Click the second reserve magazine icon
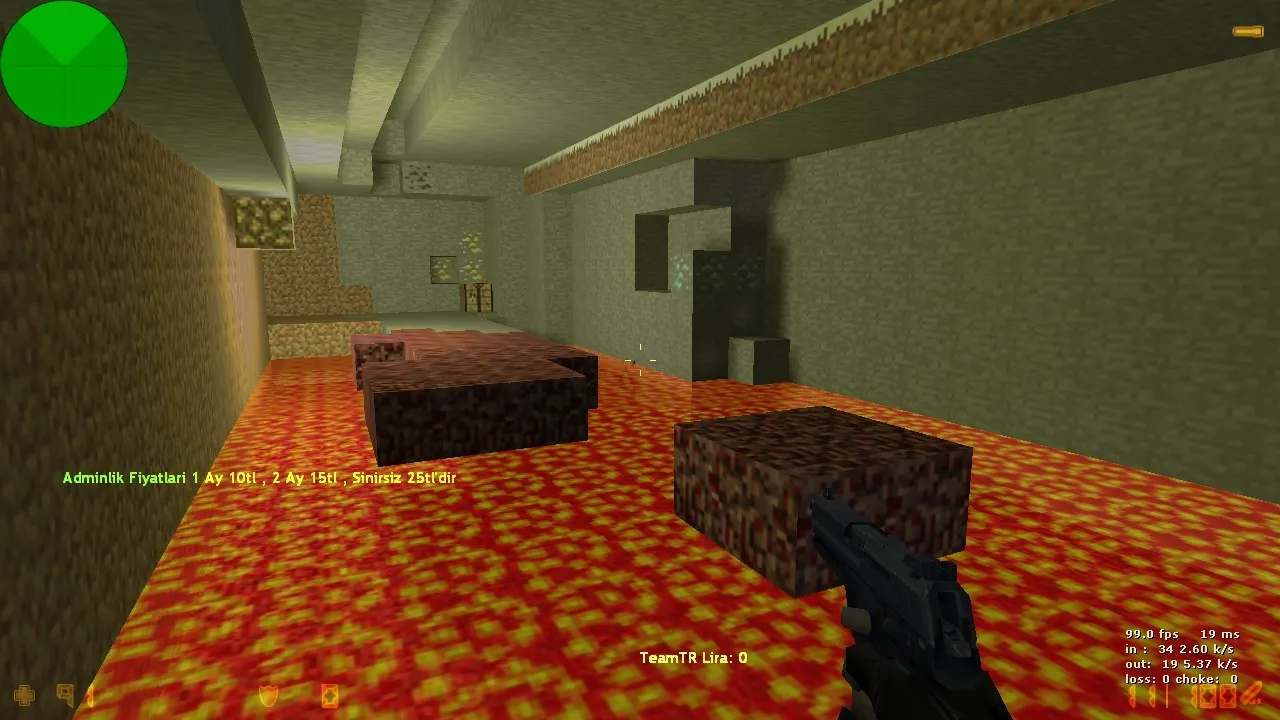 (1227, 697)
